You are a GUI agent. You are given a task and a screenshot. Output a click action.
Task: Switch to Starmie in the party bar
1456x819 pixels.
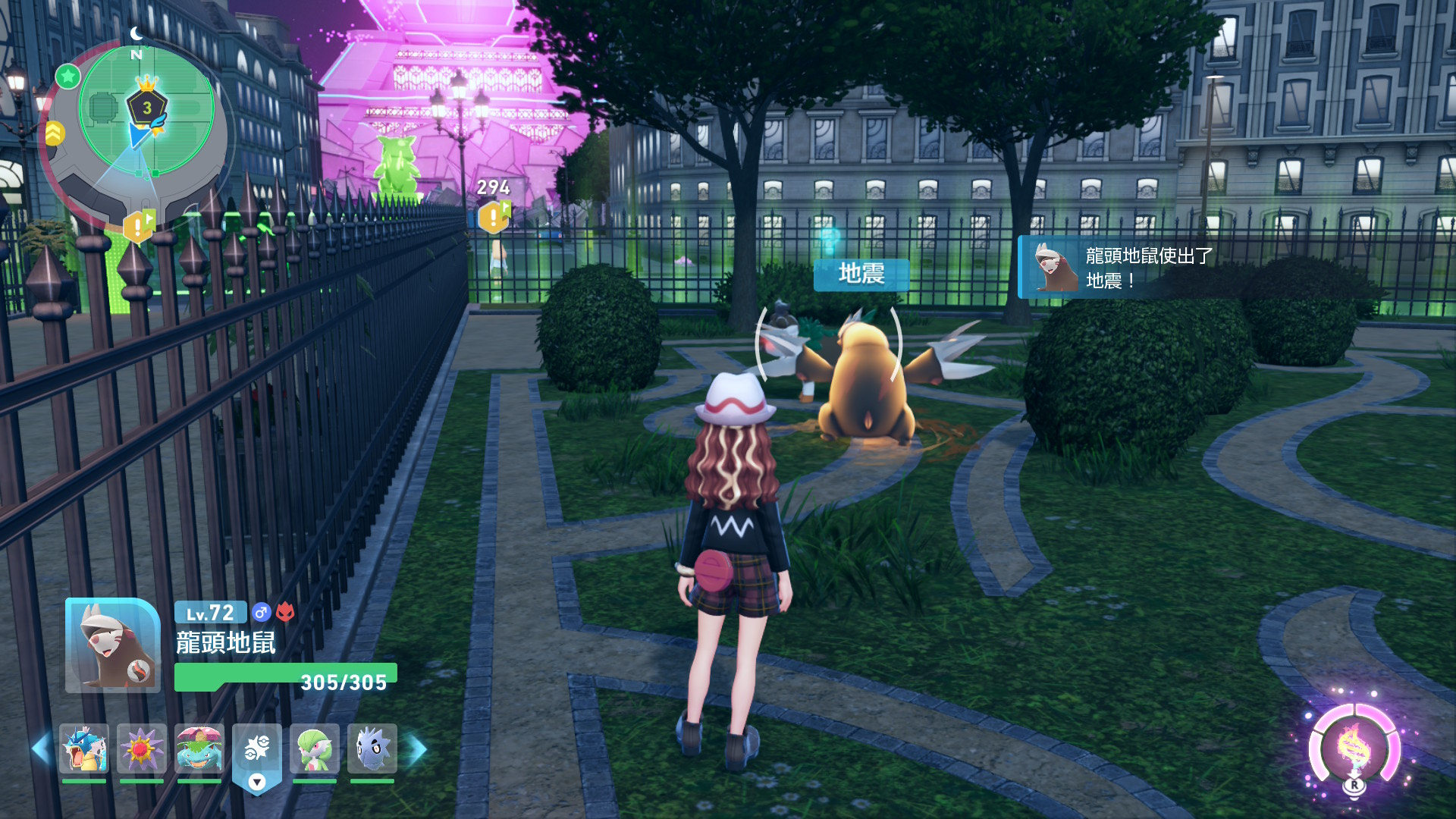tap(142, 748)
